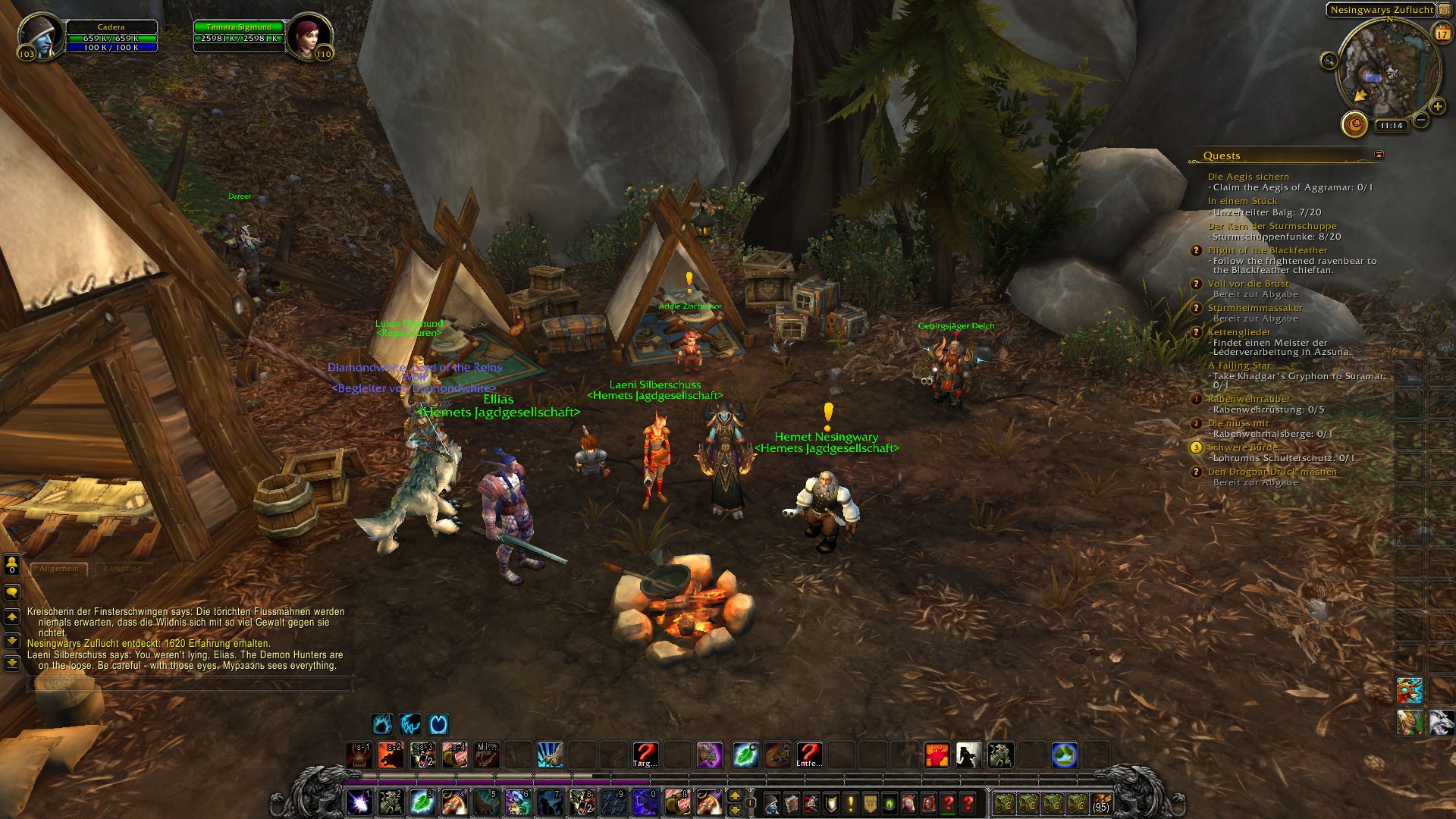The width and height of the screenshot is (1456, 819).
Task: Switch to the Allgemein chat tab
Action: pos(59,568)
